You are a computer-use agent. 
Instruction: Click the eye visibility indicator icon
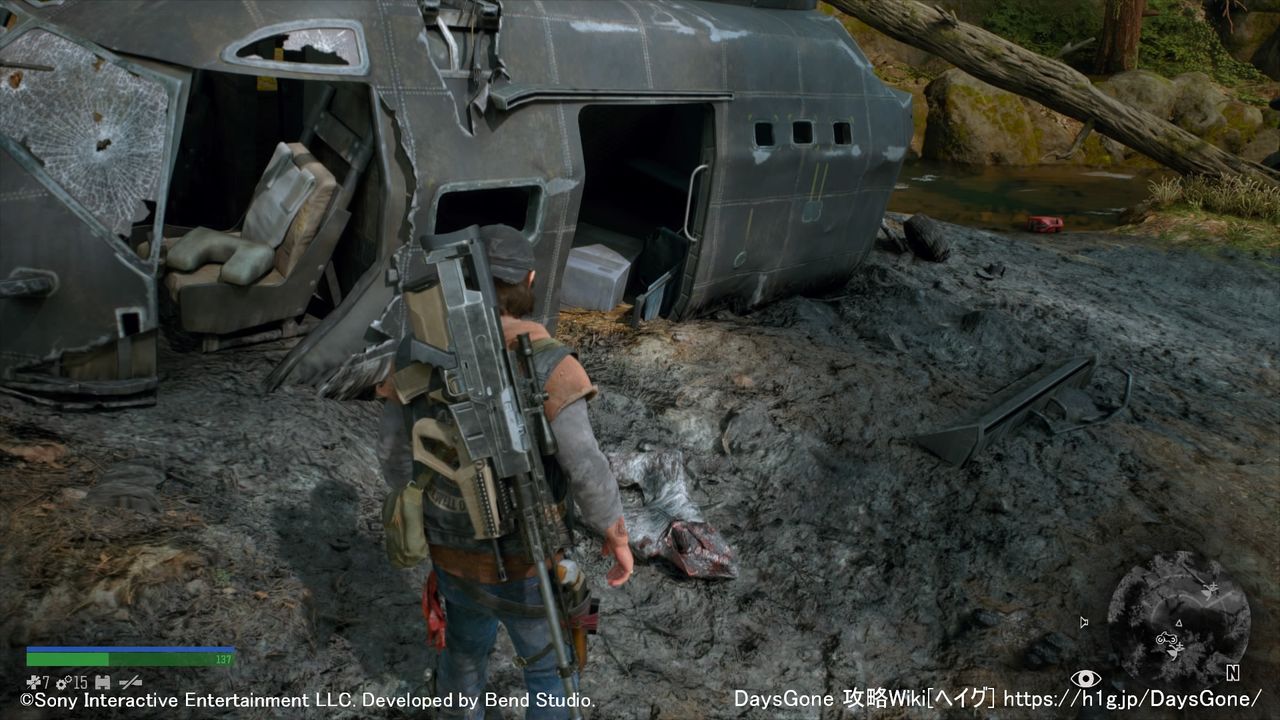(x=1085, y=678)
